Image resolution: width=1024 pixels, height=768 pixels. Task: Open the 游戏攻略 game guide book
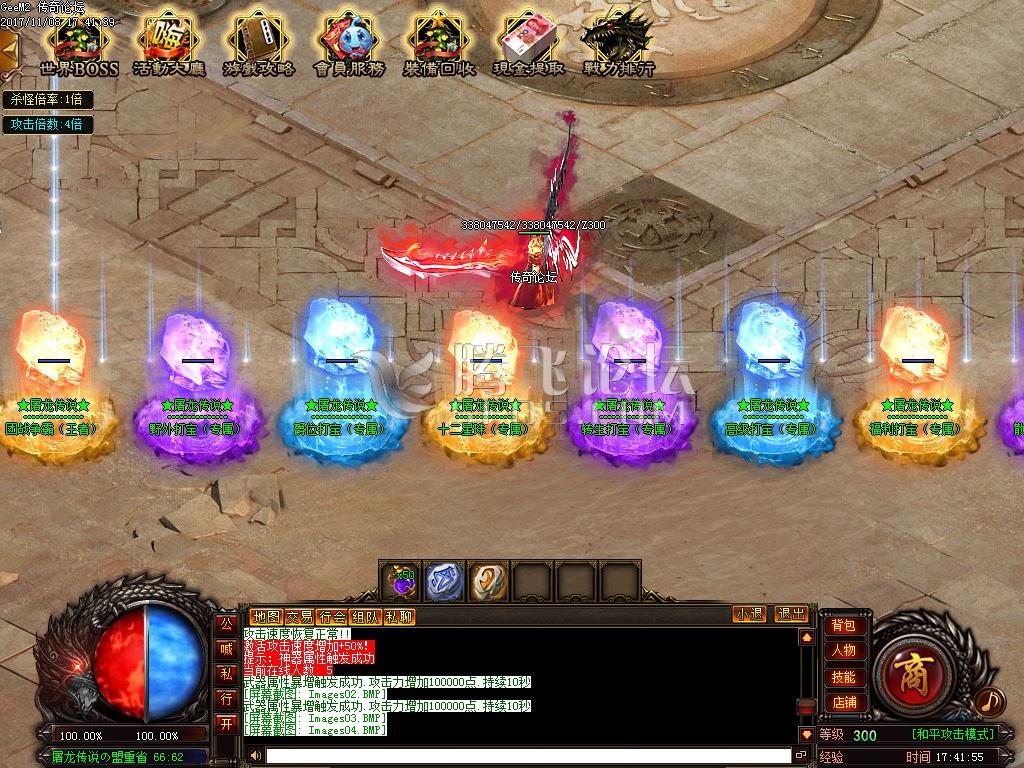click(258, 42)
